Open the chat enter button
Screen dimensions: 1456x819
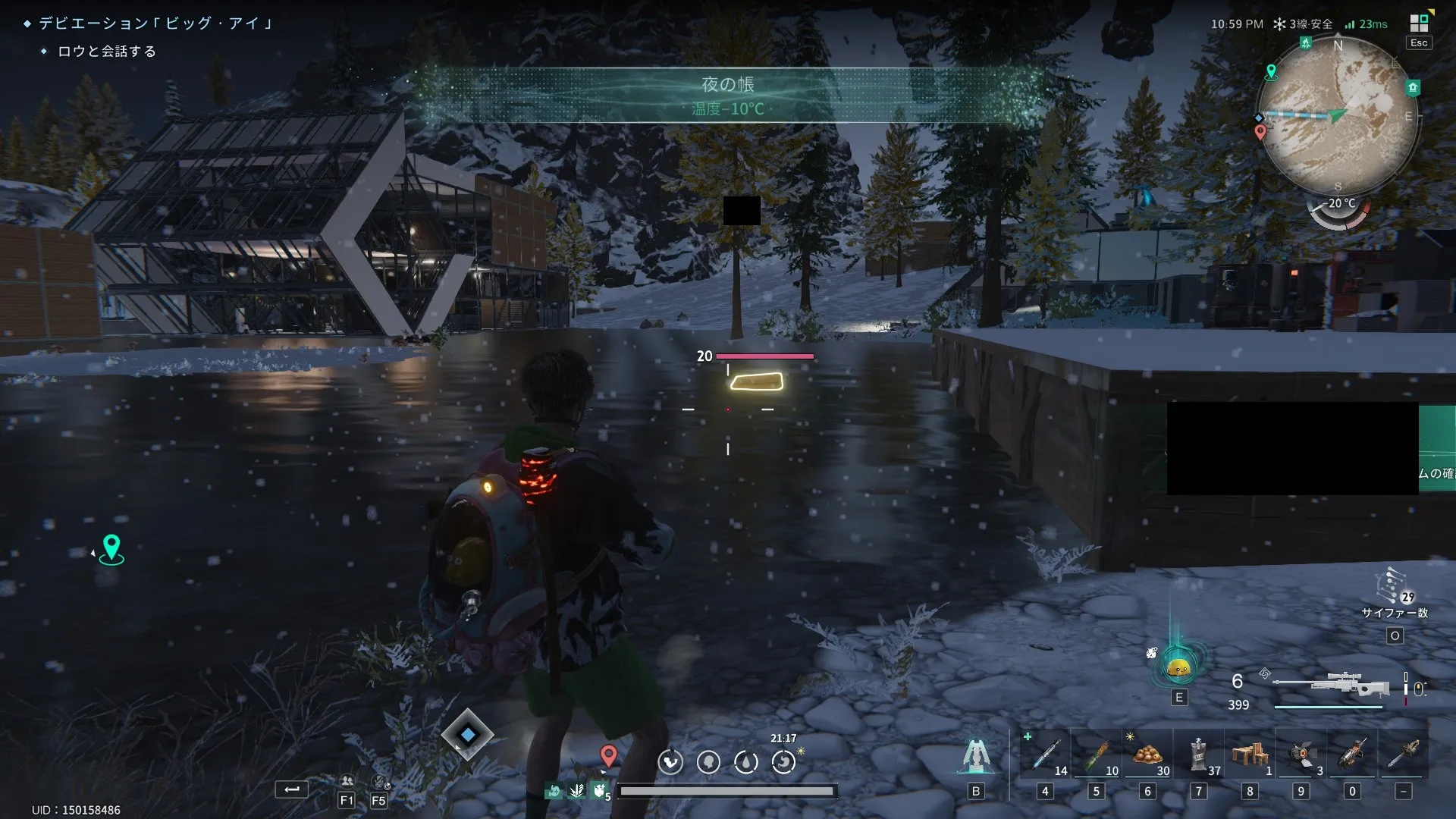click(291, 789)
